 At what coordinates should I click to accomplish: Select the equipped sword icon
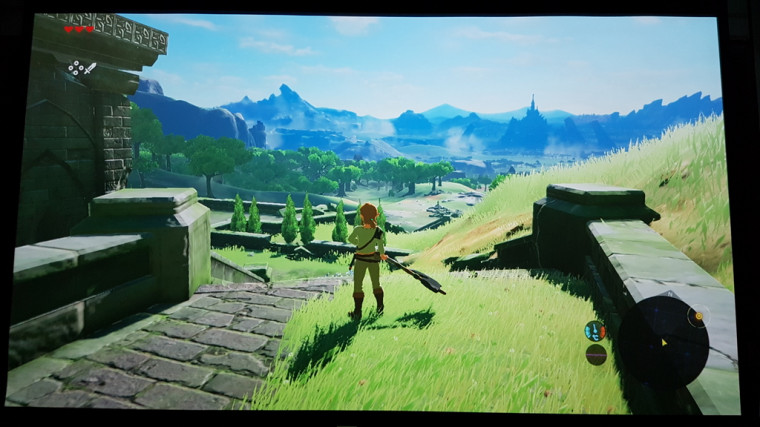point(89,67)
